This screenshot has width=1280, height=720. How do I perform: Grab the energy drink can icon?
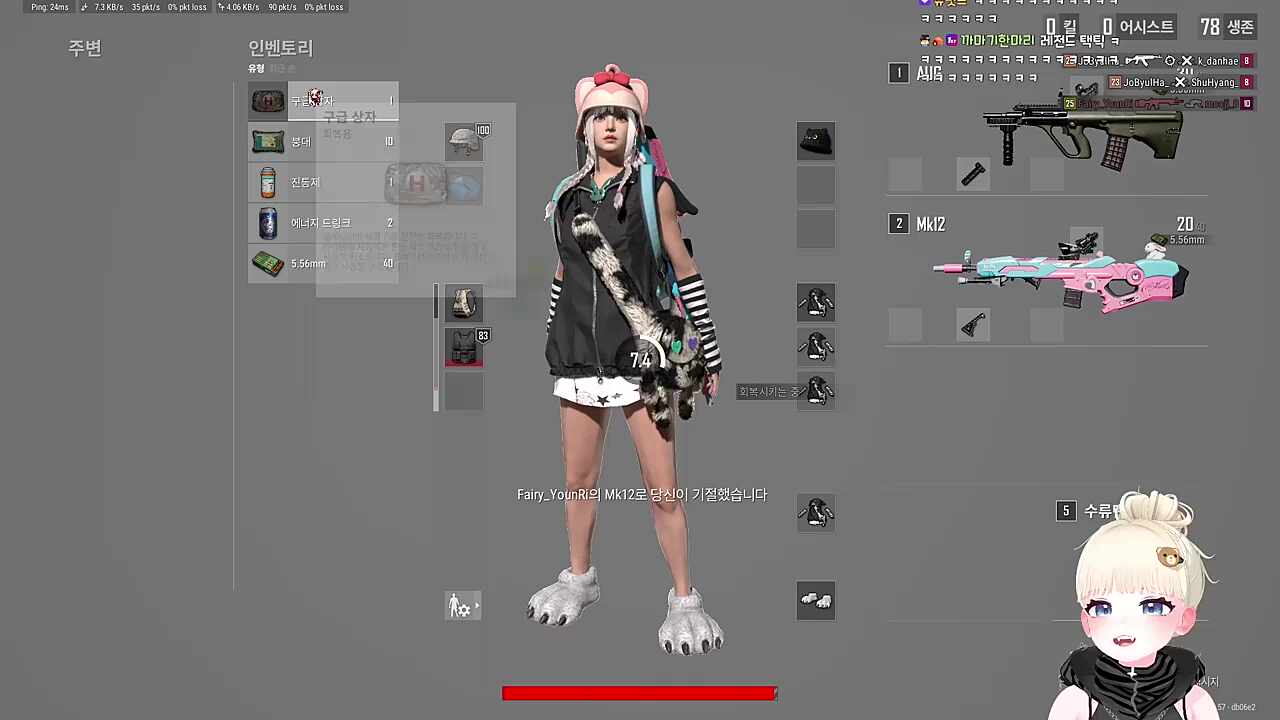267,222
